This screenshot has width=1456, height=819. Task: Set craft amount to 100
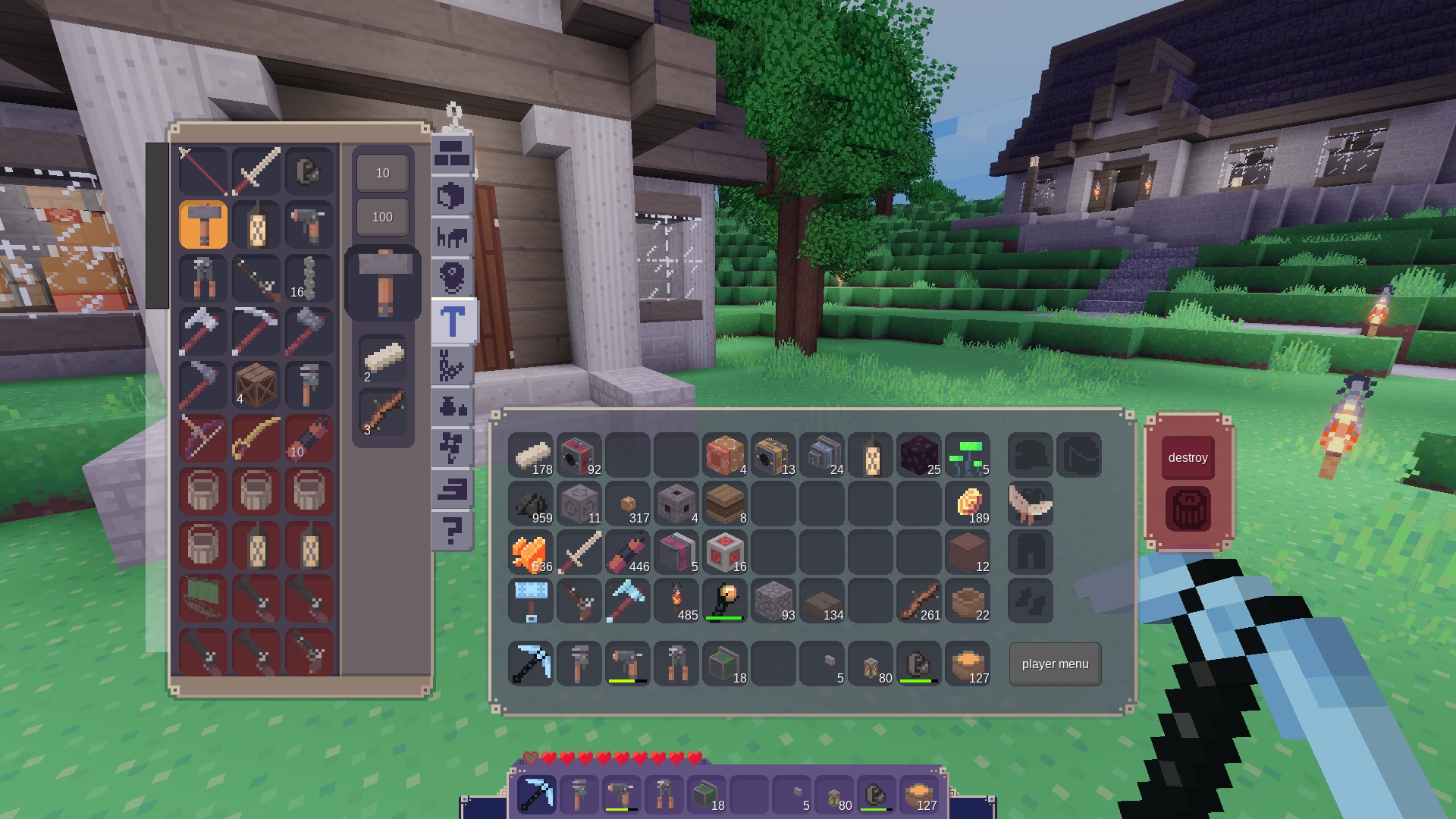point(382,218)
